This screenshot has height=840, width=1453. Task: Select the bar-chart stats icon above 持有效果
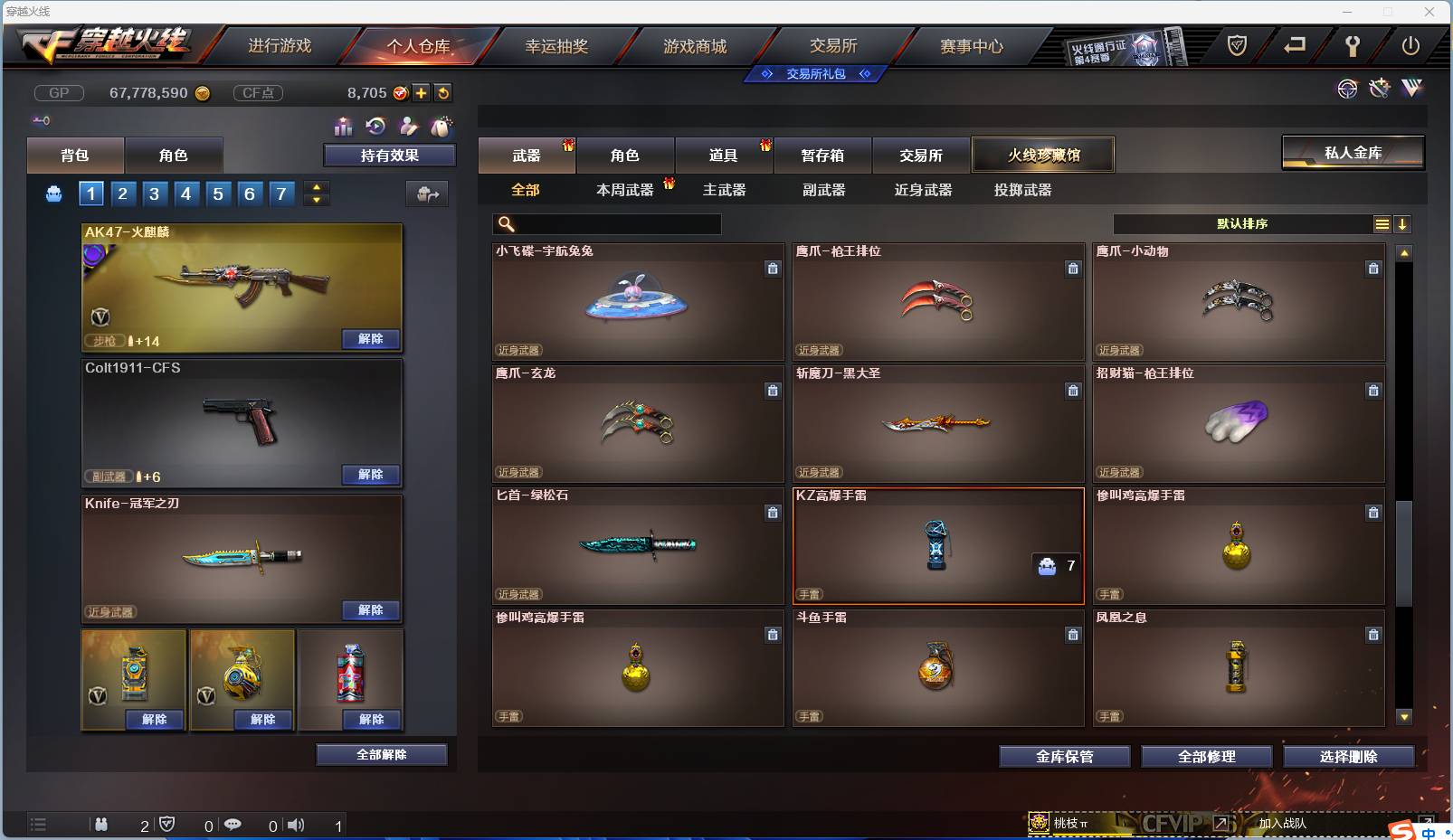point(344,127)
